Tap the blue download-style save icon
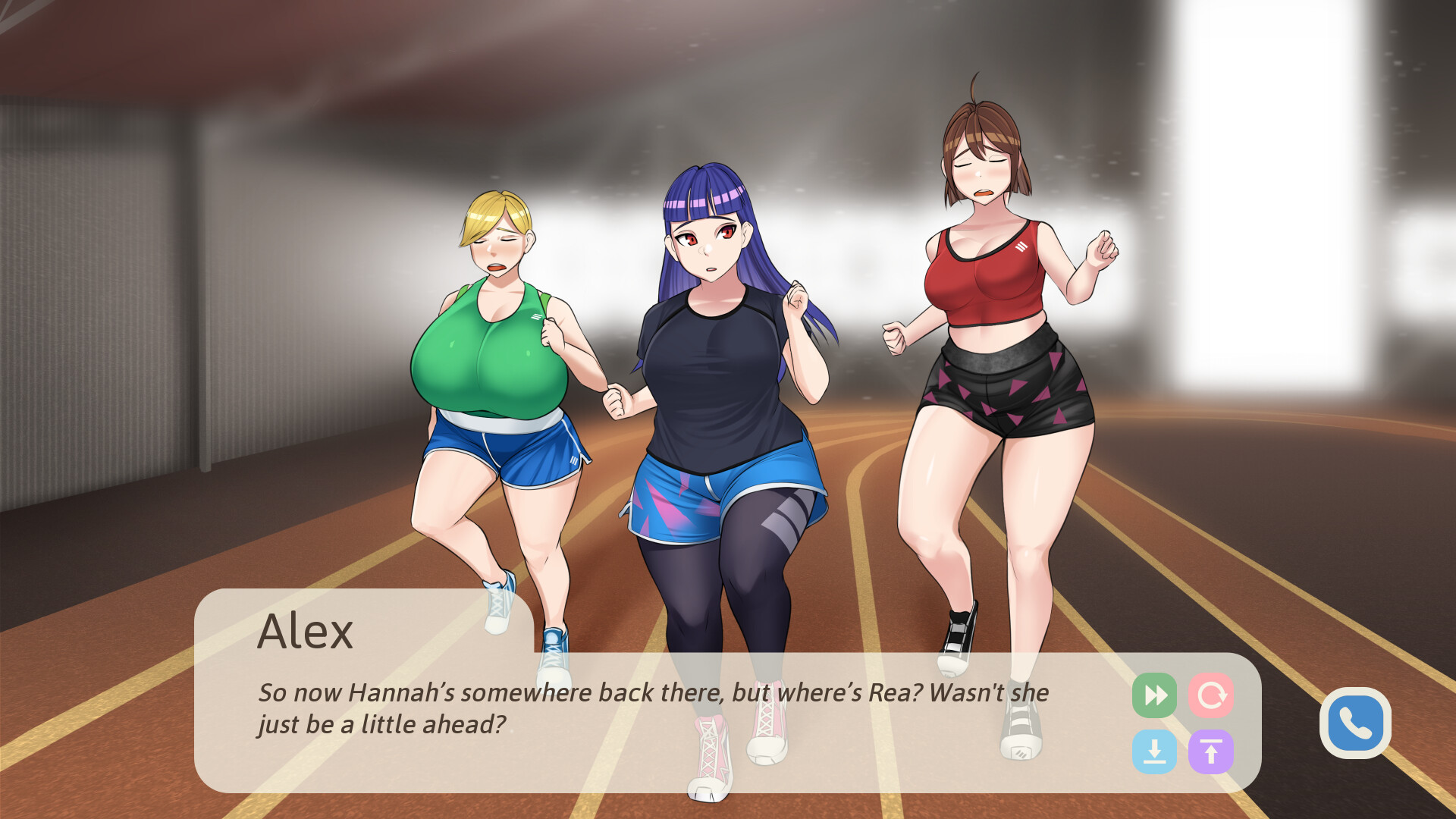 pyautogui.click(x=1154, y=752)
